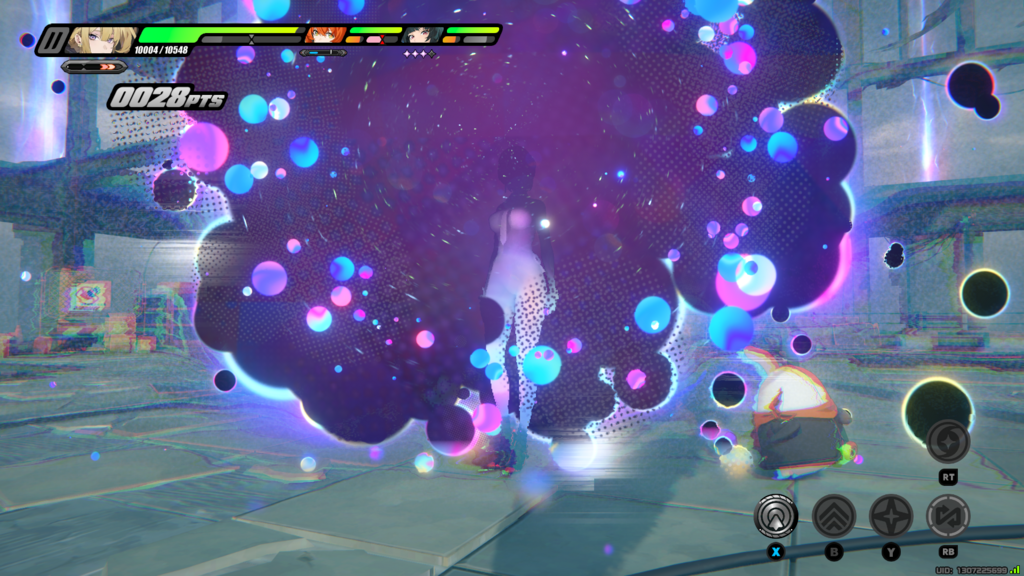Activate the basic attack icon

[x=776, y=517]
